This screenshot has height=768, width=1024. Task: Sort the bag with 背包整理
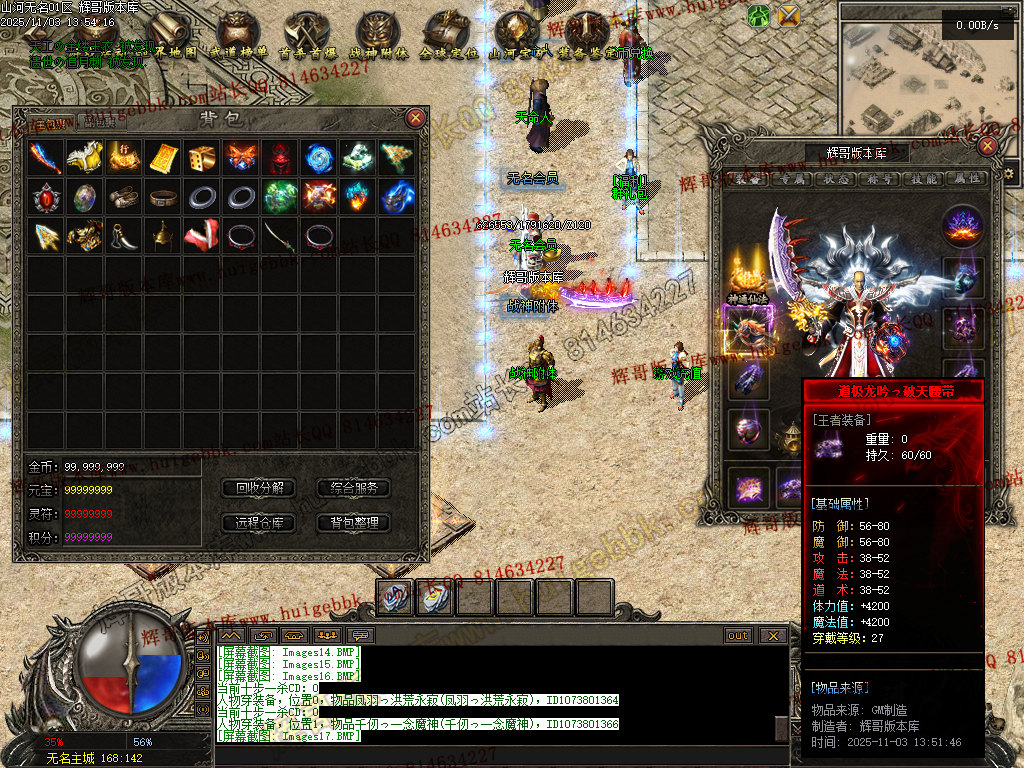tap(353, 522)
